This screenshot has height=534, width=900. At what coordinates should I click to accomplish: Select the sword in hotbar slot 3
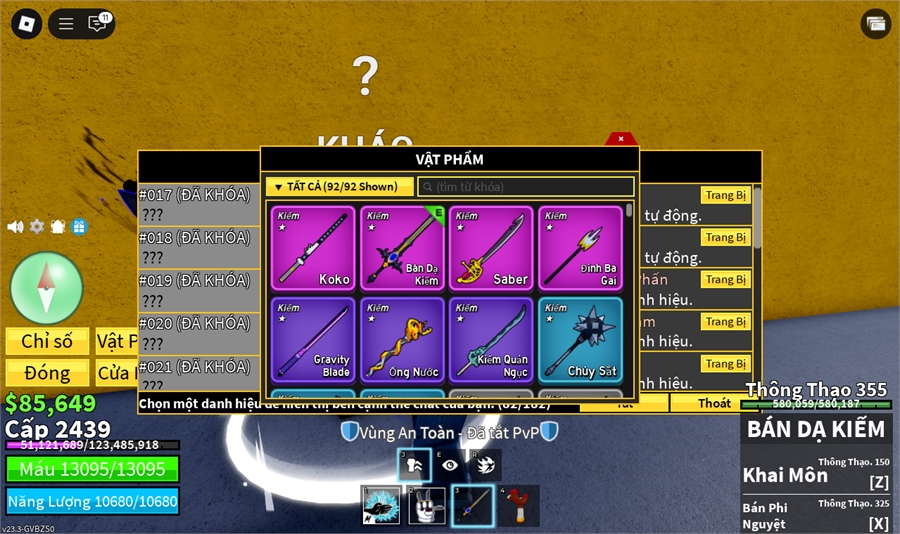pos(471,505)
